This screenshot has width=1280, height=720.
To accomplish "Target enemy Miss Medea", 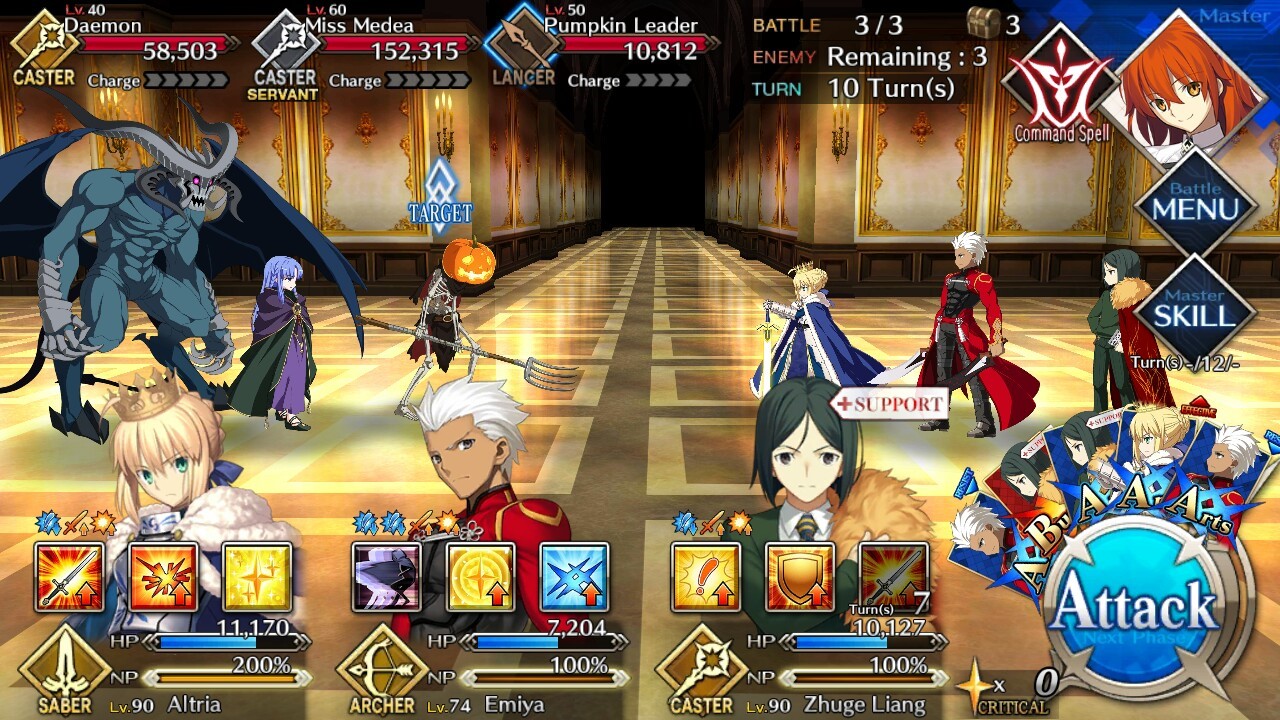I will tap(280, 340).
